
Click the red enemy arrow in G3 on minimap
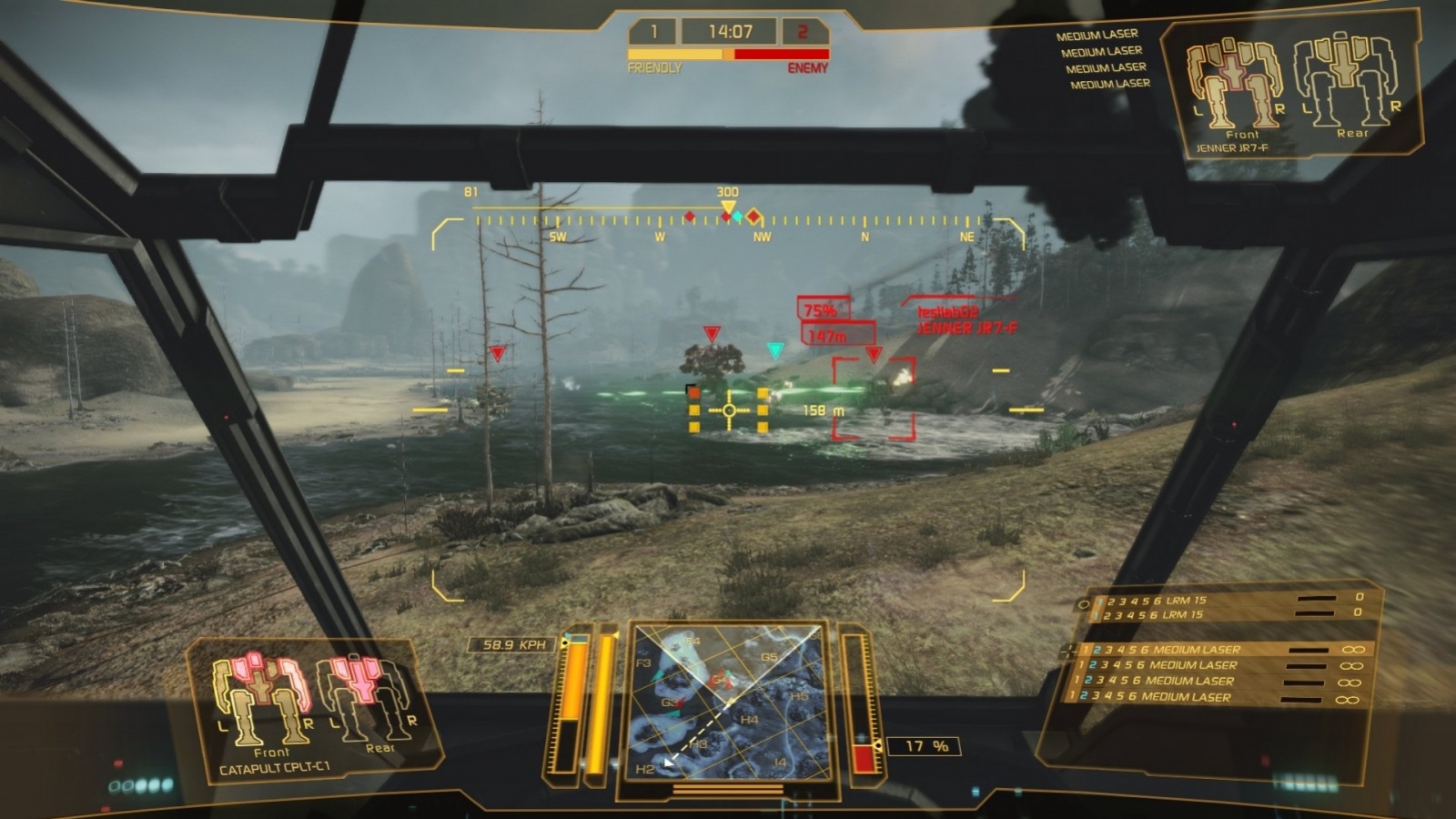pos(681,703)
